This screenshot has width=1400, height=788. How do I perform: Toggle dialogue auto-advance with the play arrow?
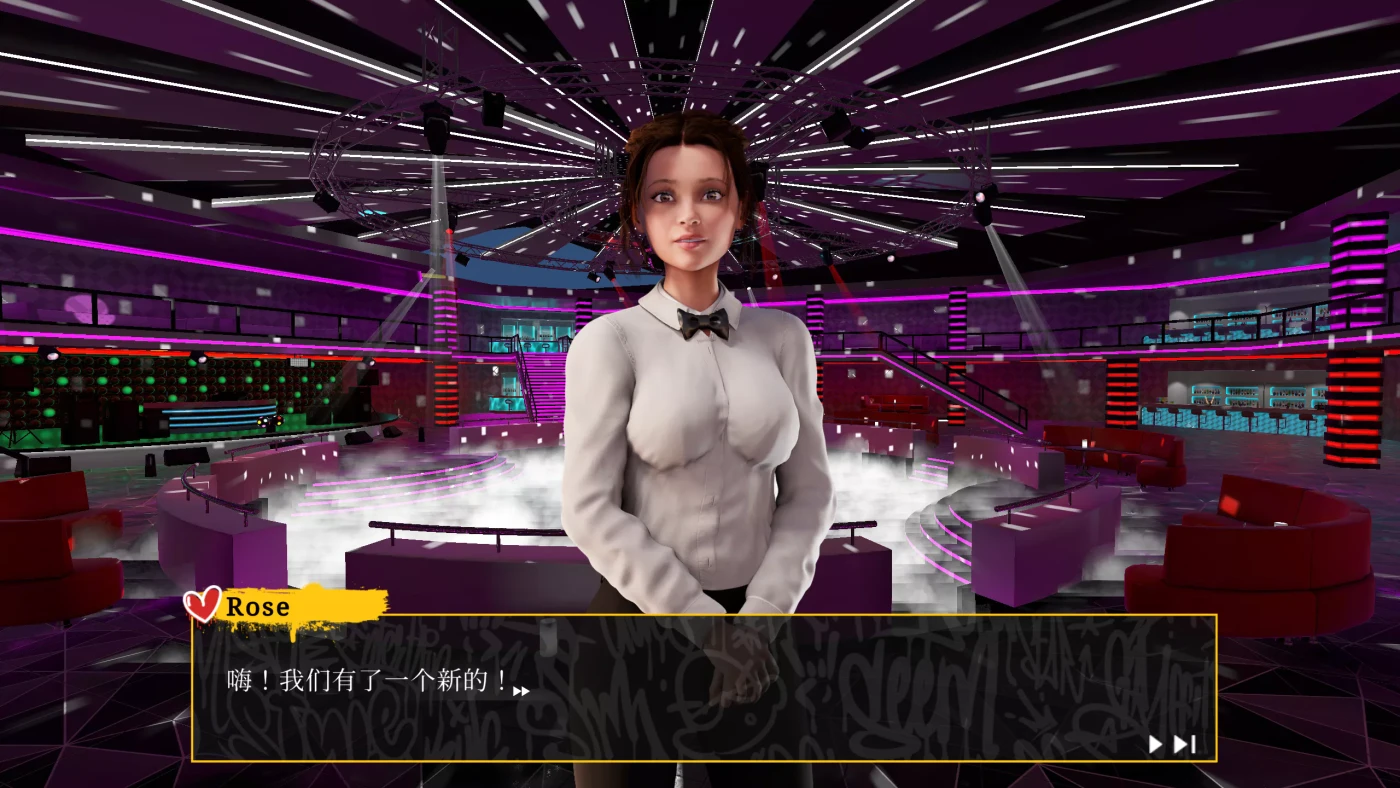click(x=1153, y=744)
